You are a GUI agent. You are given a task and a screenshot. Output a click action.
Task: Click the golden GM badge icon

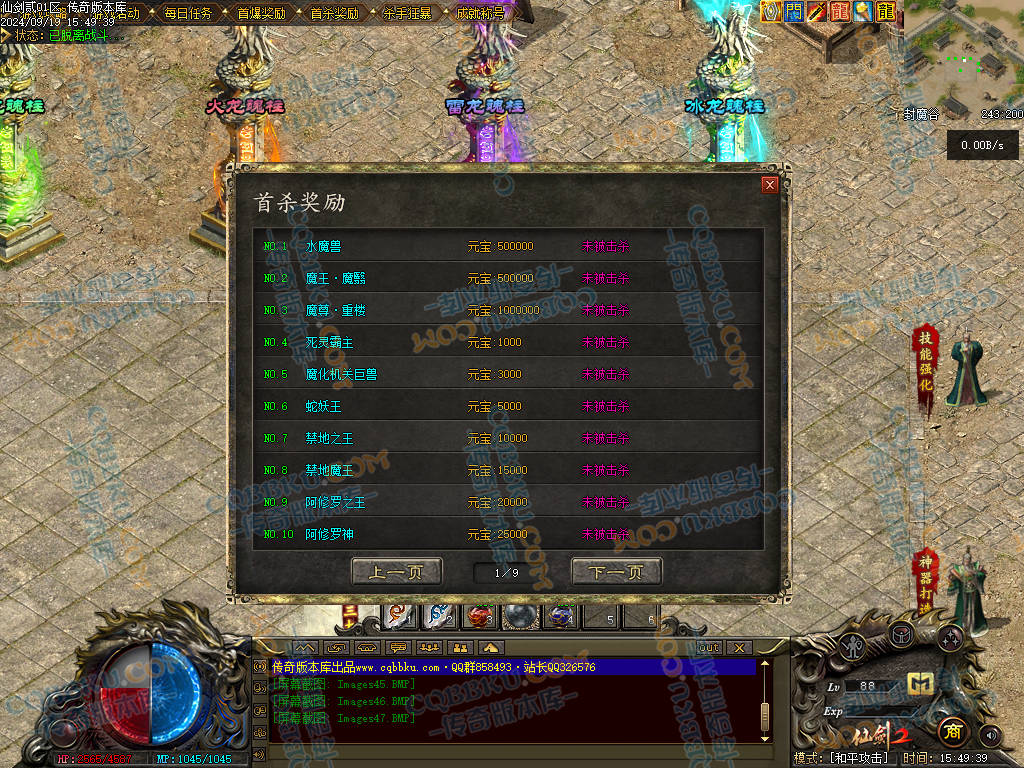click(x=920, y=684)
